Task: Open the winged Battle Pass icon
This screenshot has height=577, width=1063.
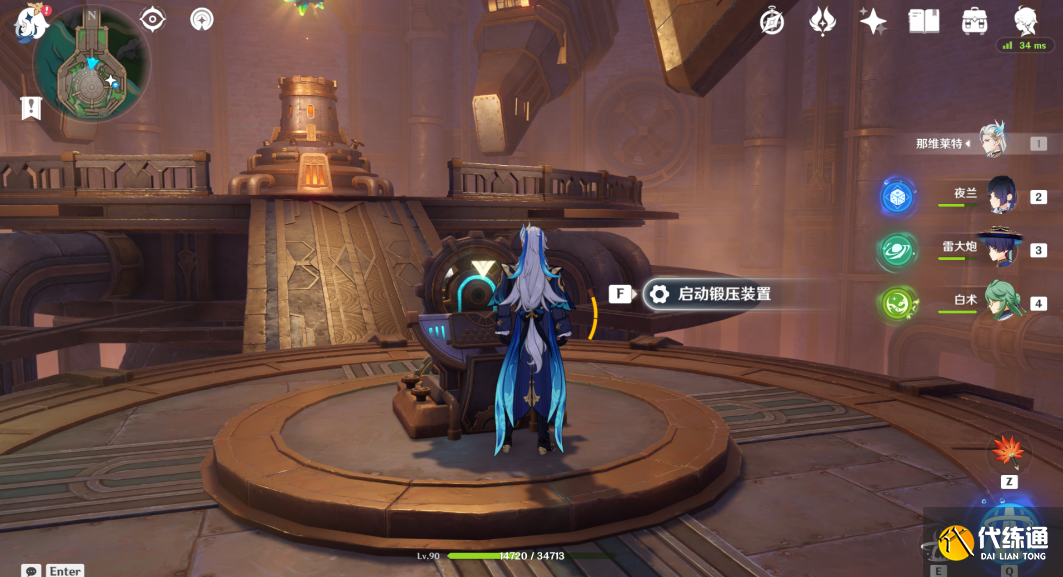Action: click(822, 21)
